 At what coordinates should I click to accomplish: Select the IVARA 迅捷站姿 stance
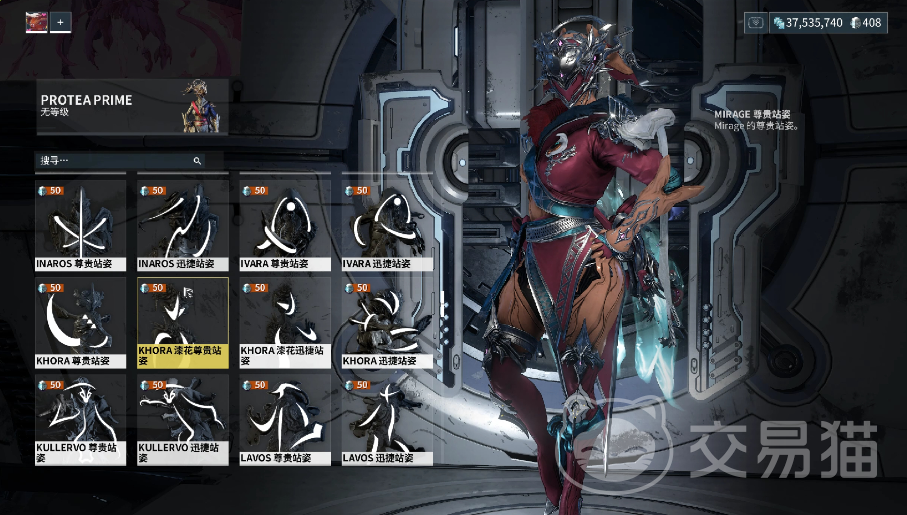[x=386, y=225]
